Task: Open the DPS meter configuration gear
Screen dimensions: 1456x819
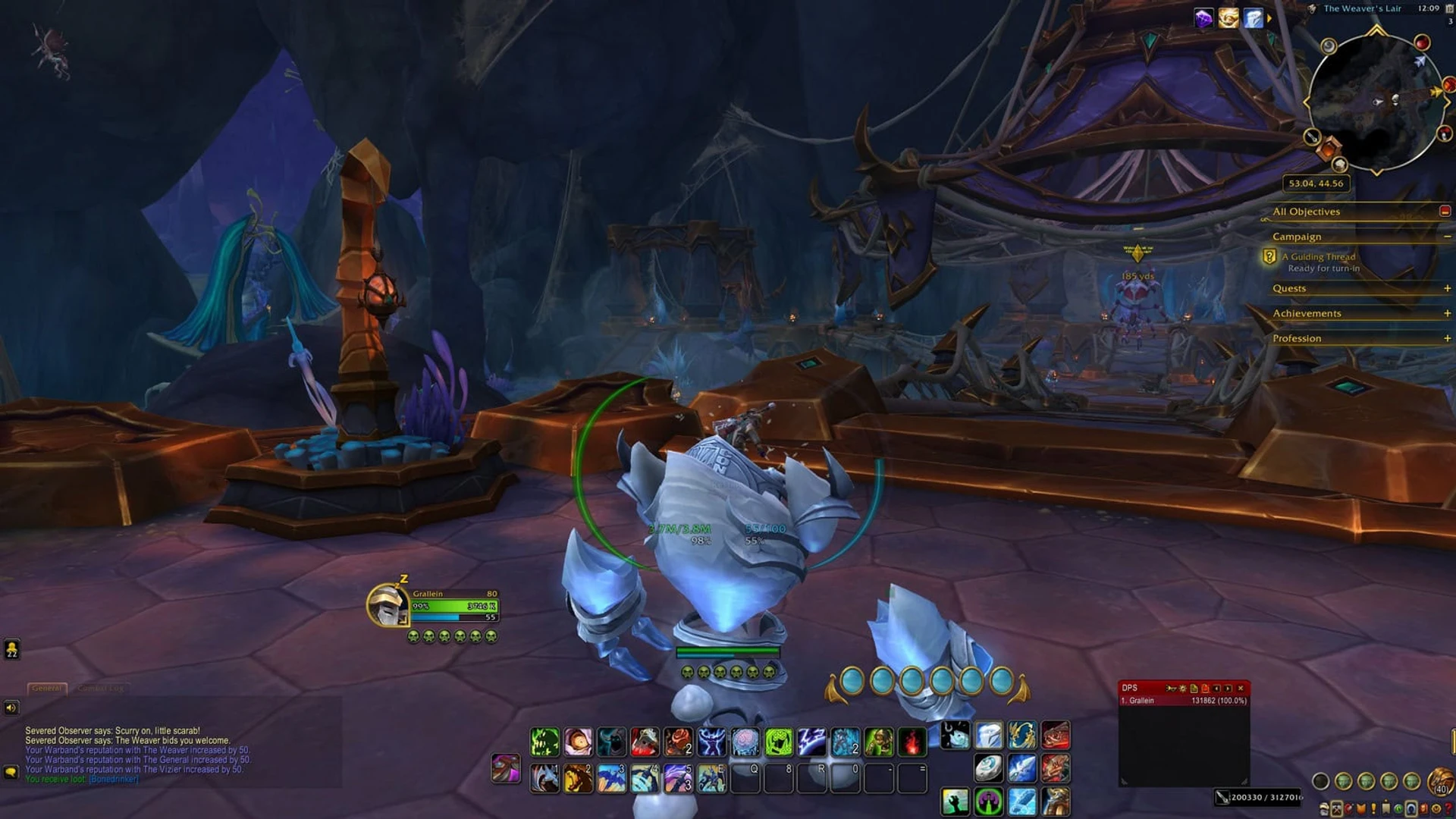Action: (1183, 689)
